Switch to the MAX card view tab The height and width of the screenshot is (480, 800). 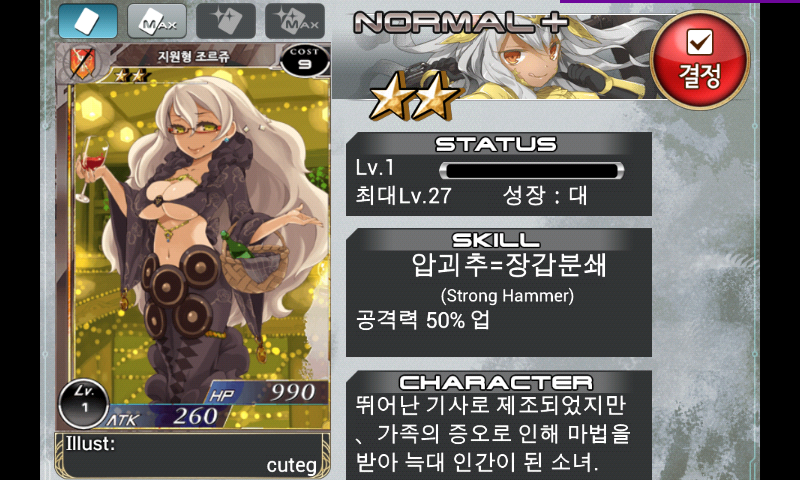tap(156, 21)
